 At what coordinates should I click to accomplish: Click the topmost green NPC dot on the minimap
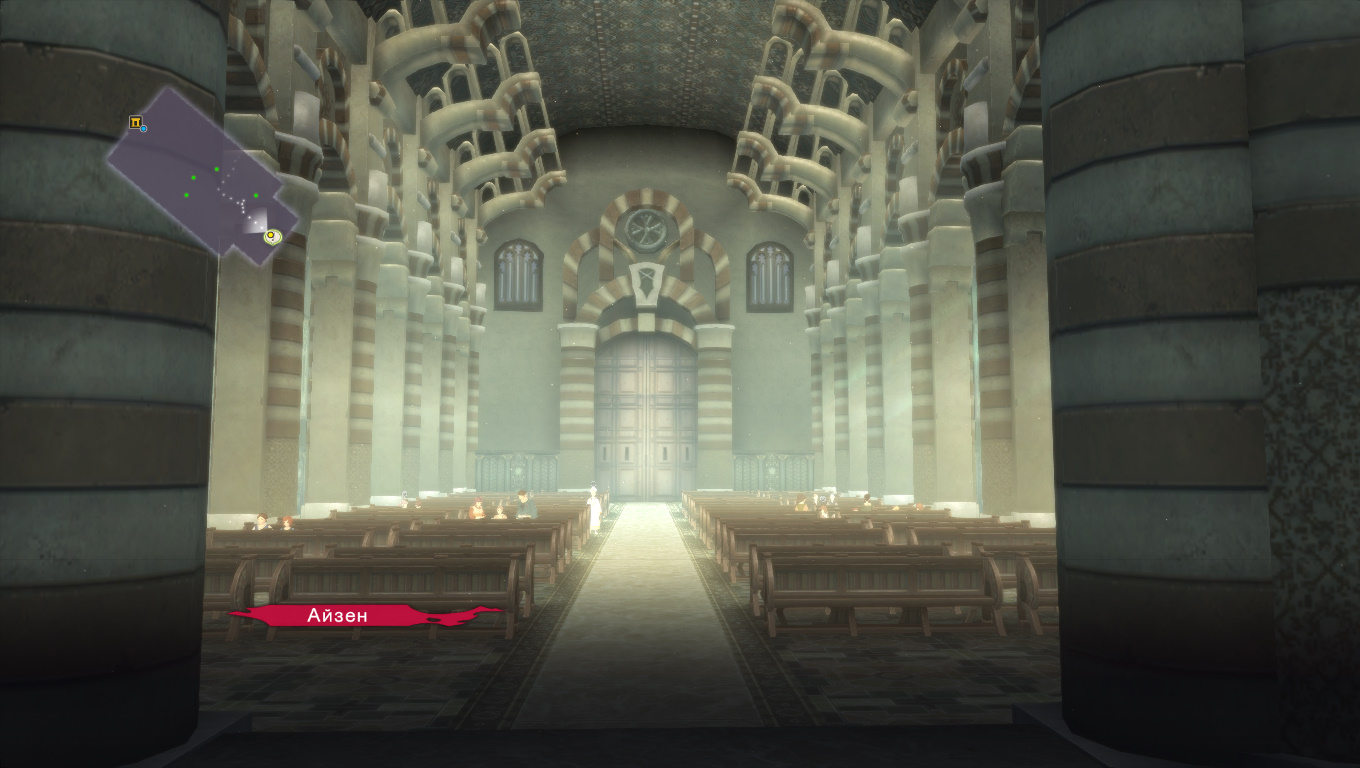click(216, 169)
